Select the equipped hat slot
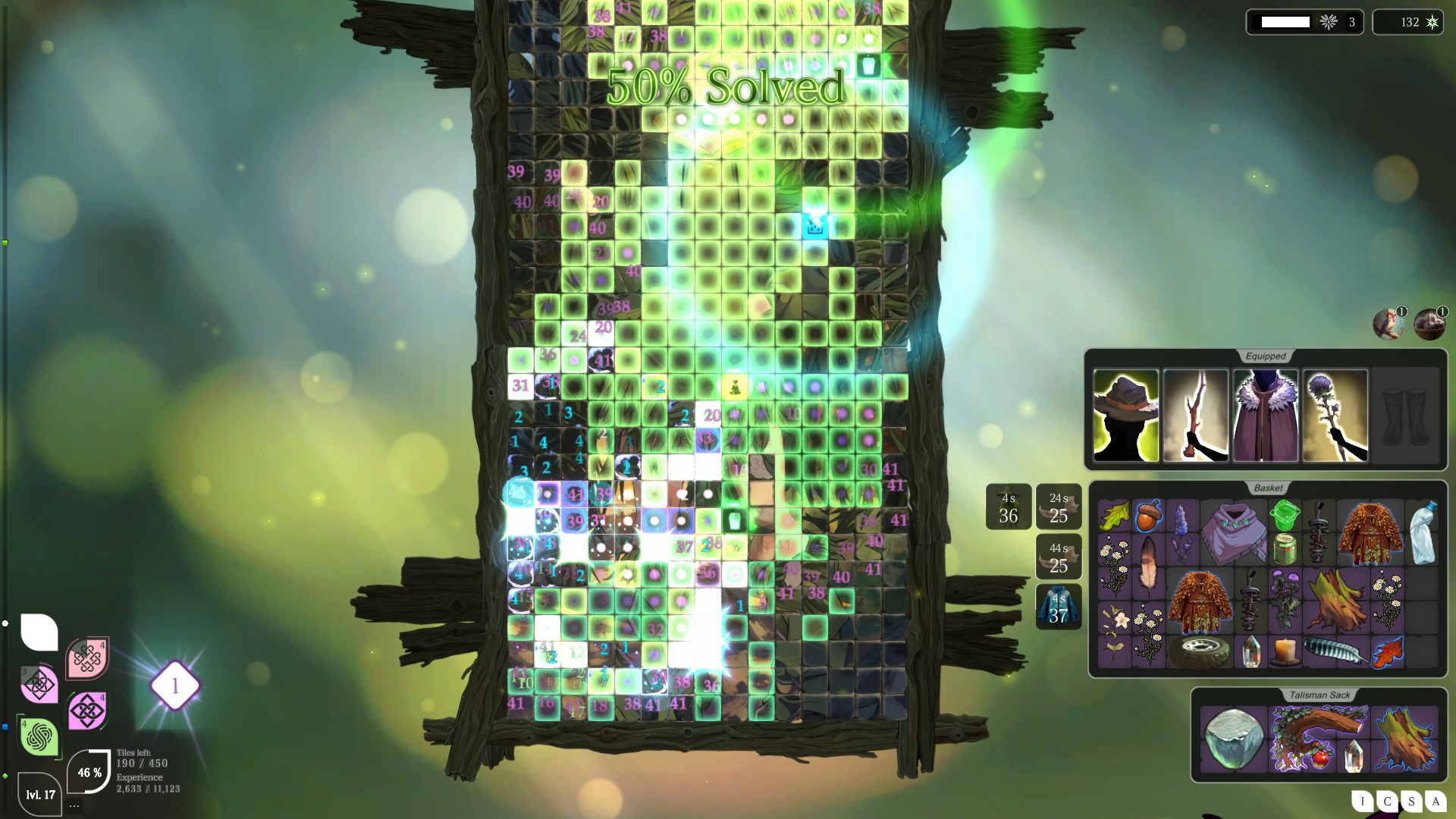 click(x=1125, y=416)
